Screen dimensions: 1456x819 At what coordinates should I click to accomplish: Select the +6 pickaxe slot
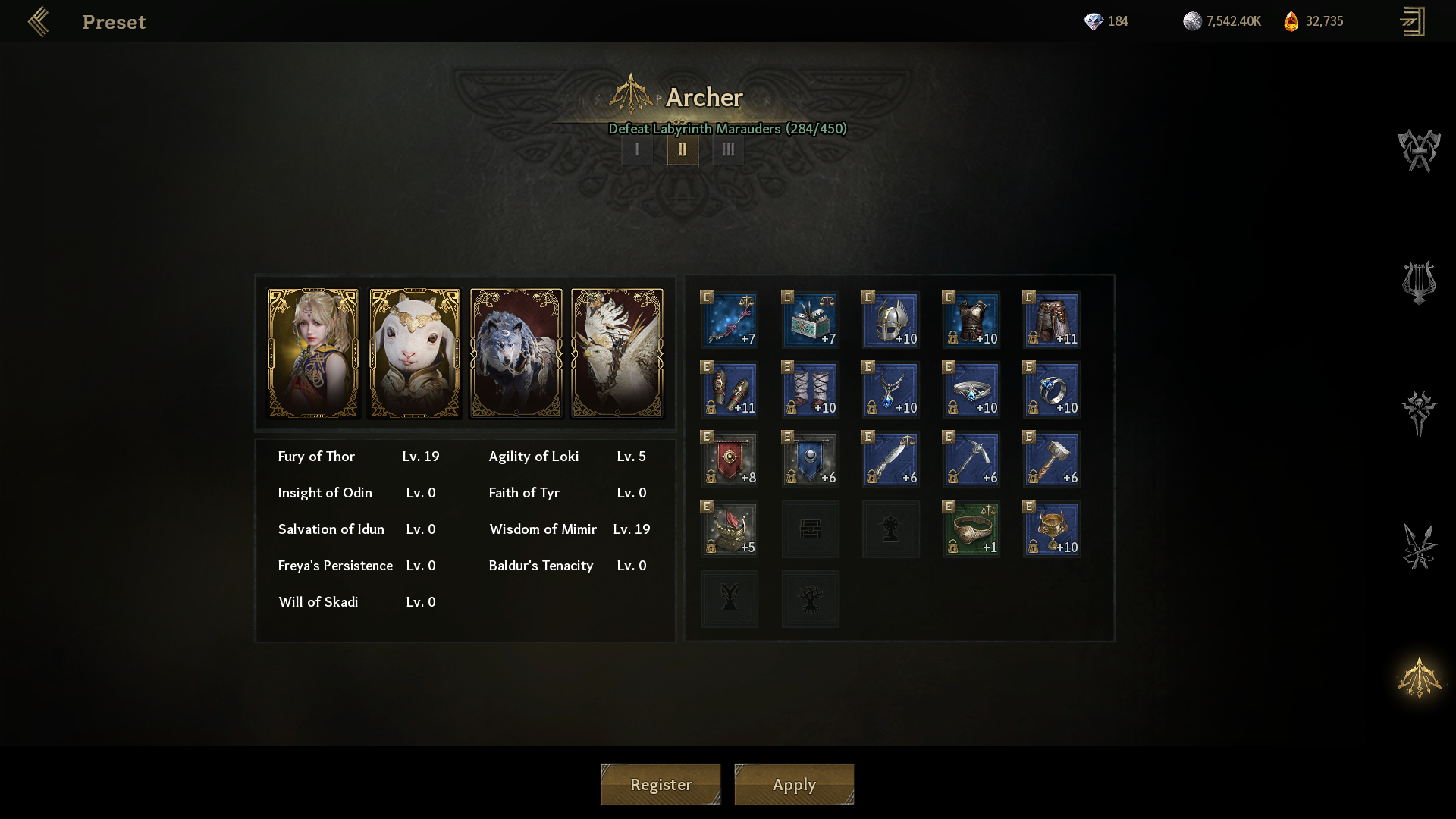971,460
